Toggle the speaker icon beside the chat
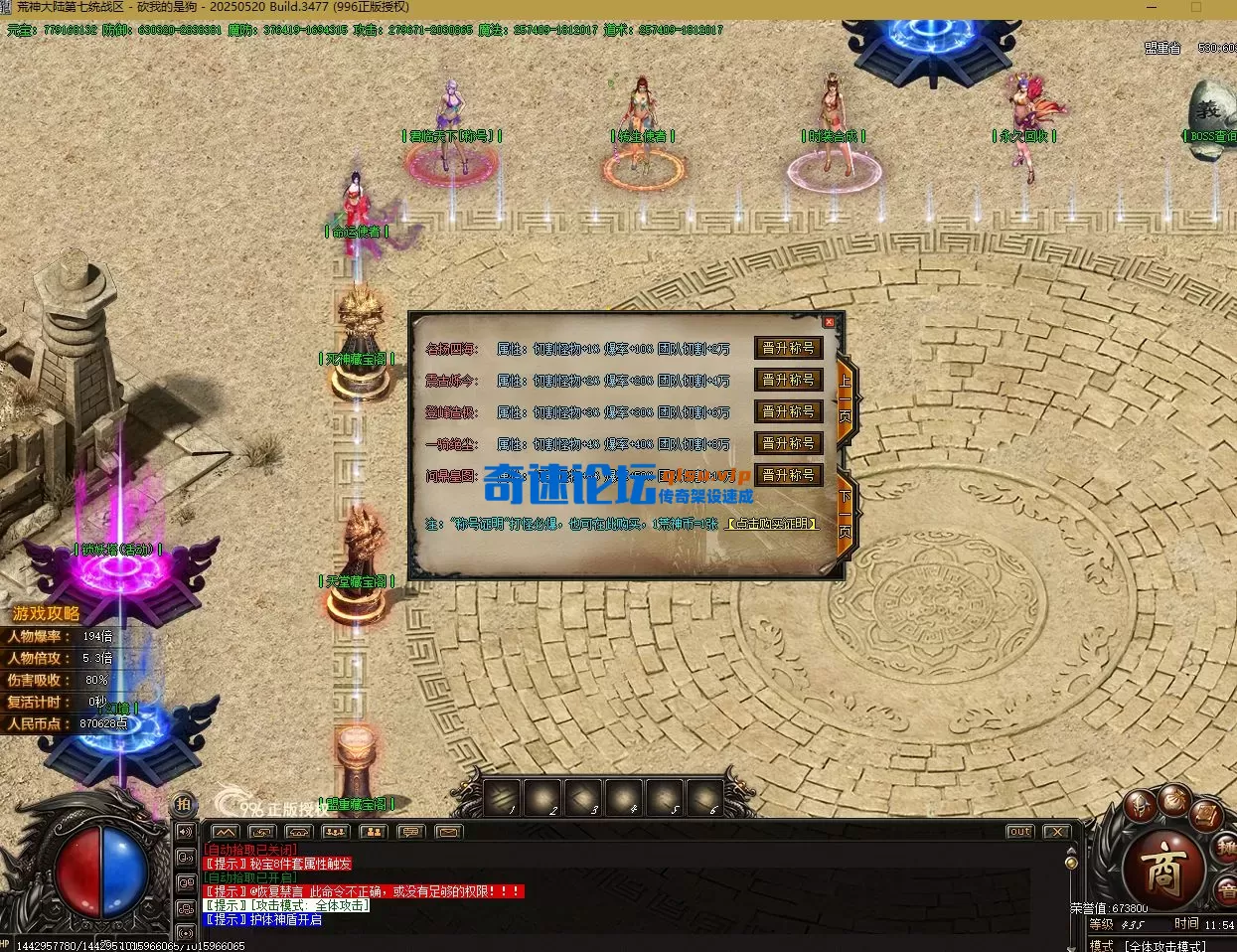Screen dimensions: 1237x952 (185, 831)
